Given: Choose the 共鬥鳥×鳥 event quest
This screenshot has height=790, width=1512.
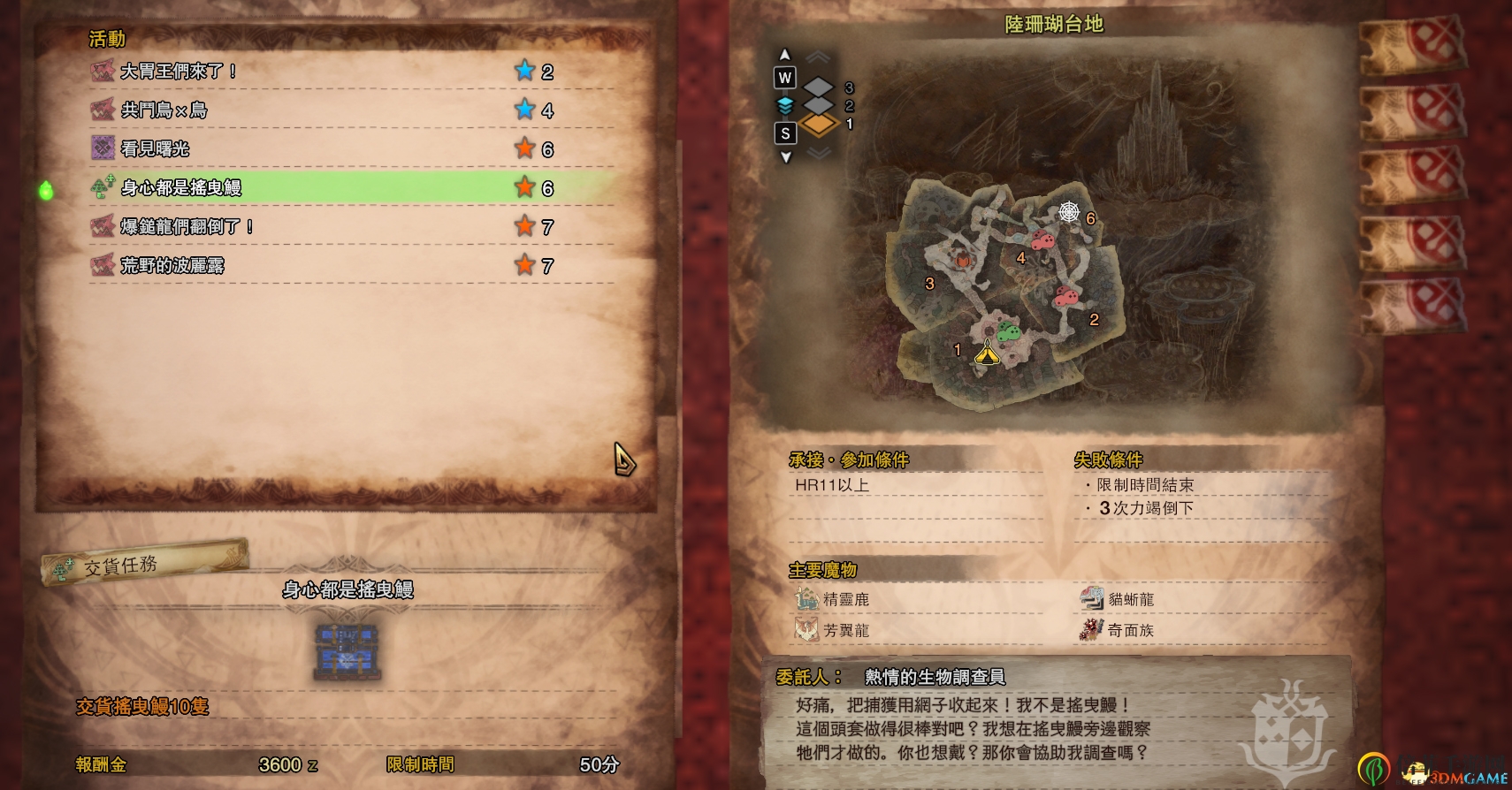Looking at the screenshot, I should 164,110.
